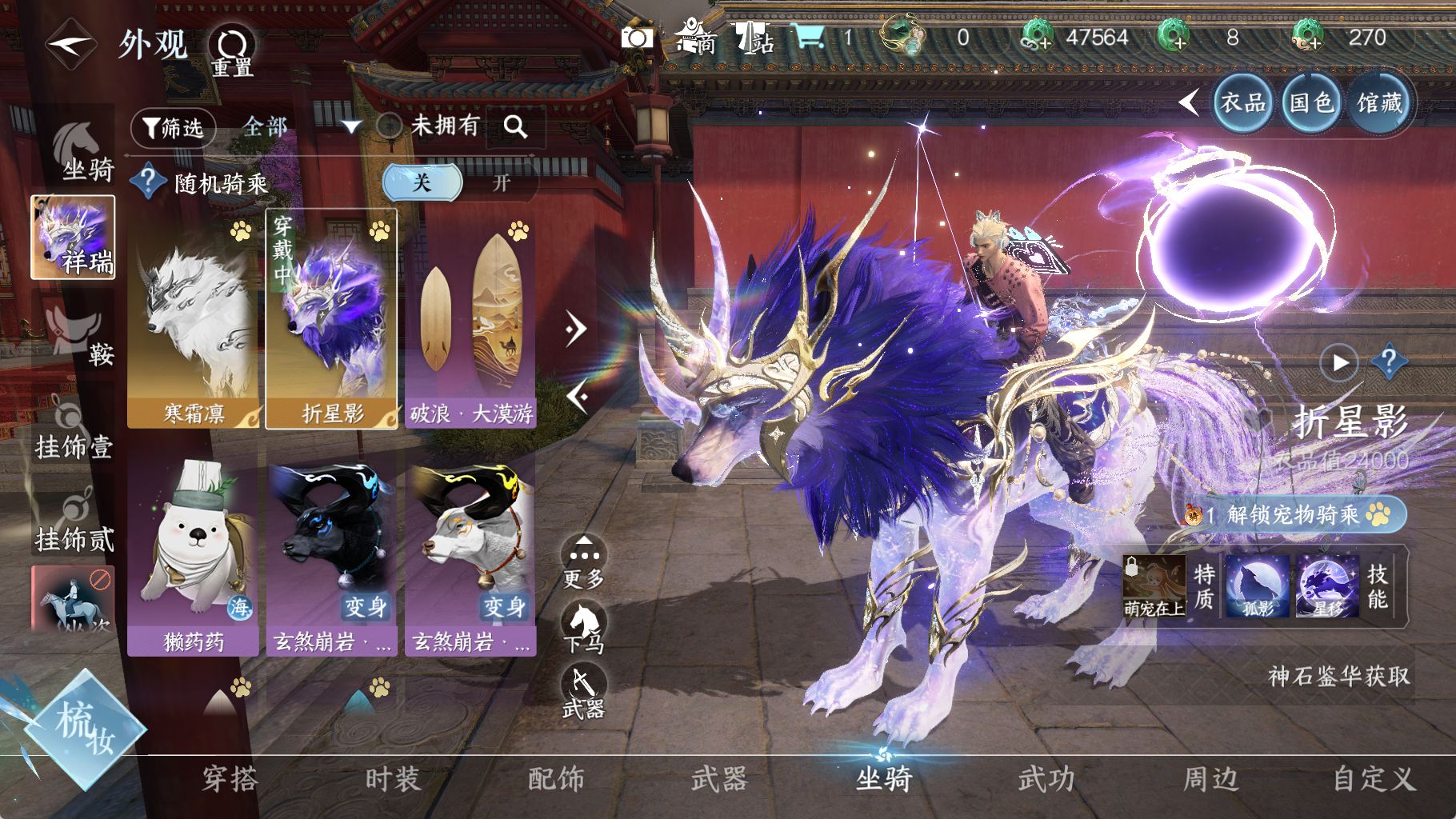Click 解锁宠物骑乘 unlock pet riding
This screenshot has width=1456, height=819.
point(1300,514)
